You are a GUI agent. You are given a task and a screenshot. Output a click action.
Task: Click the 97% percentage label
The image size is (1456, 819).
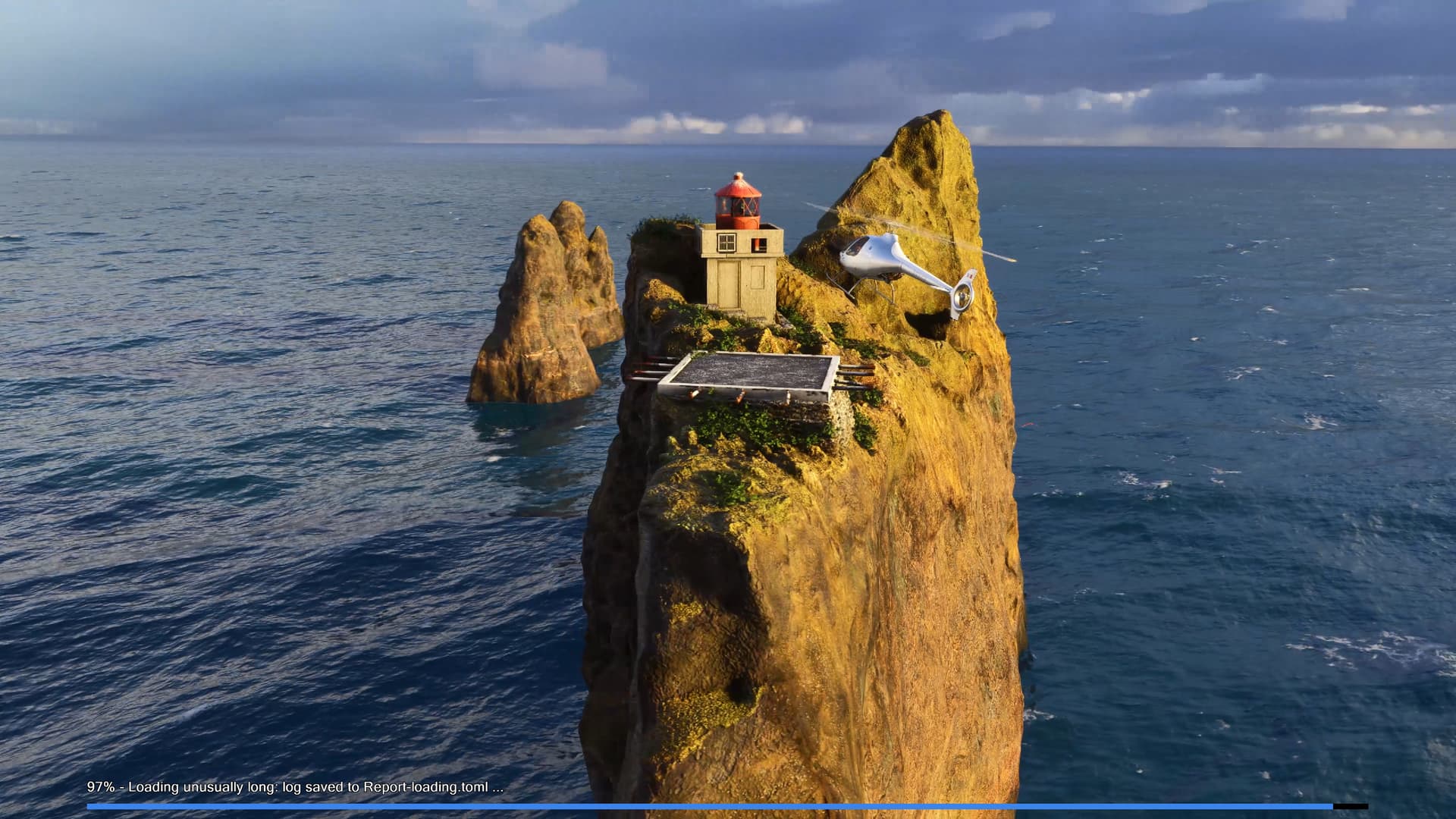click(99, 787)
